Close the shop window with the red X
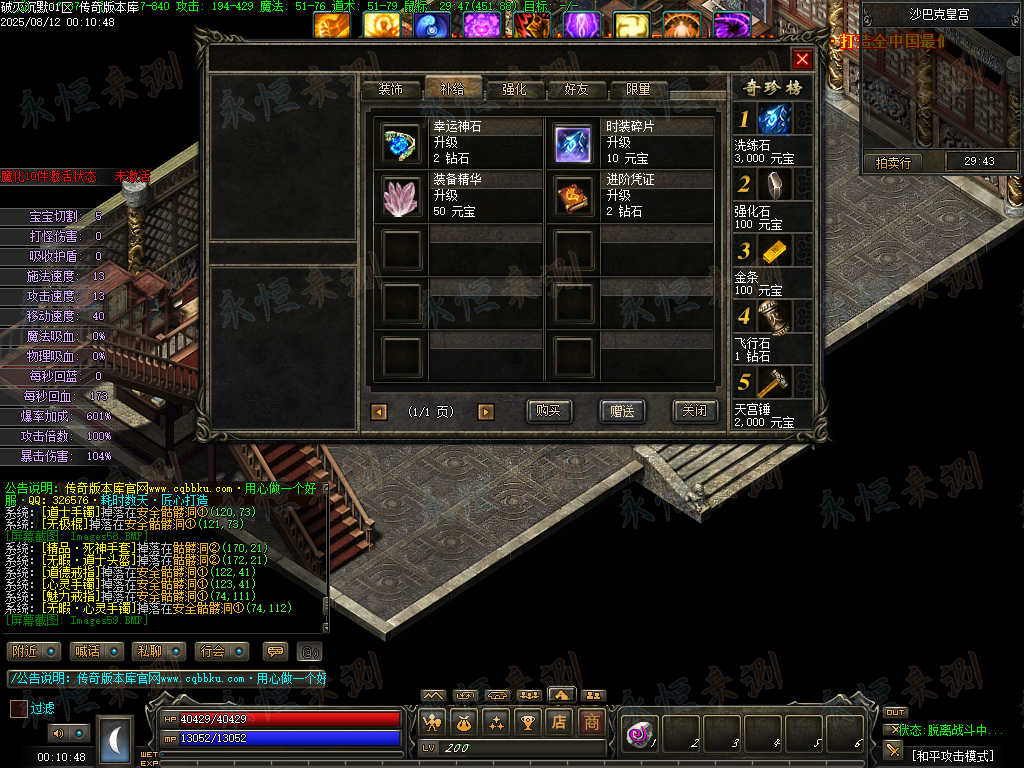 coord(802,58)
